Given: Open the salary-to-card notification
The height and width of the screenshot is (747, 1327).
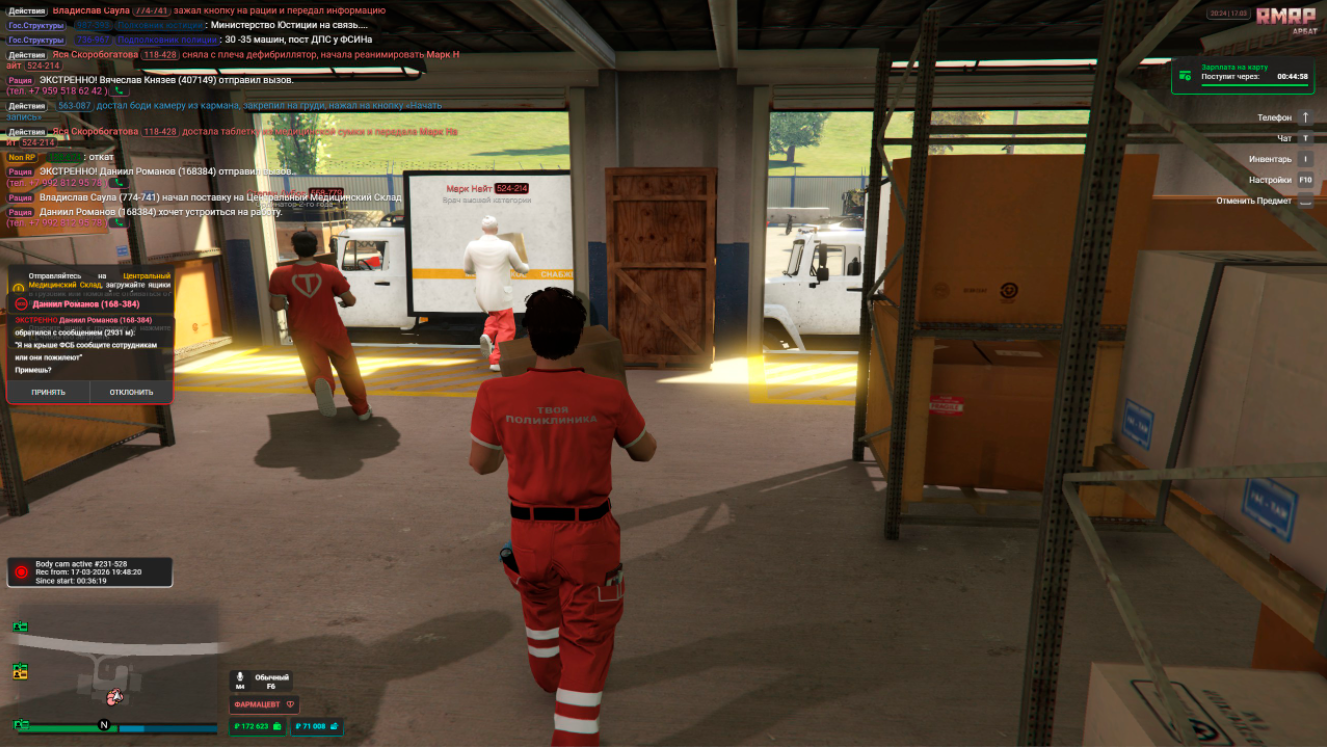Looking at the screenshot, I should pos(1246,74).
